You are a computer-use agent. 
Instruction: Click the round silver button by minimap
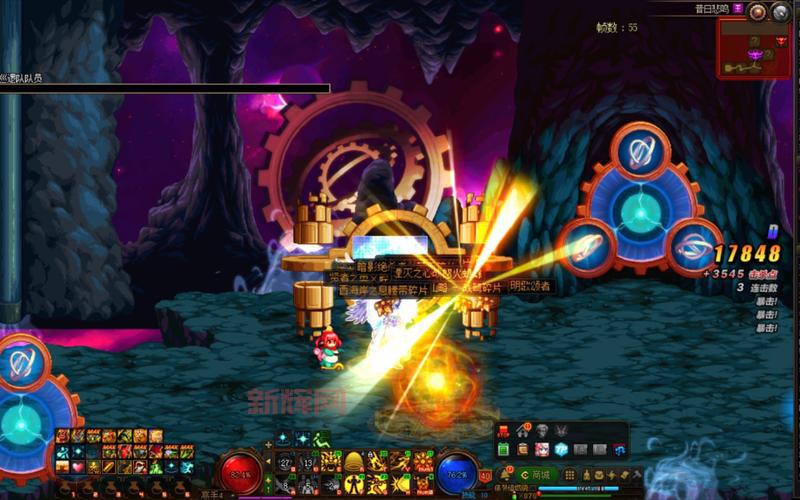[x=779, y=12]
